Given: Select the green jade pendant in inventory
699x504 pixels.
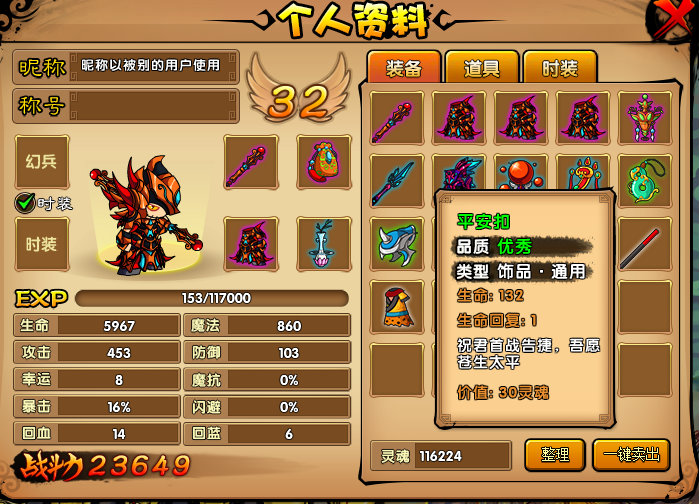Looking at the screenshot, I should point(644,180).
